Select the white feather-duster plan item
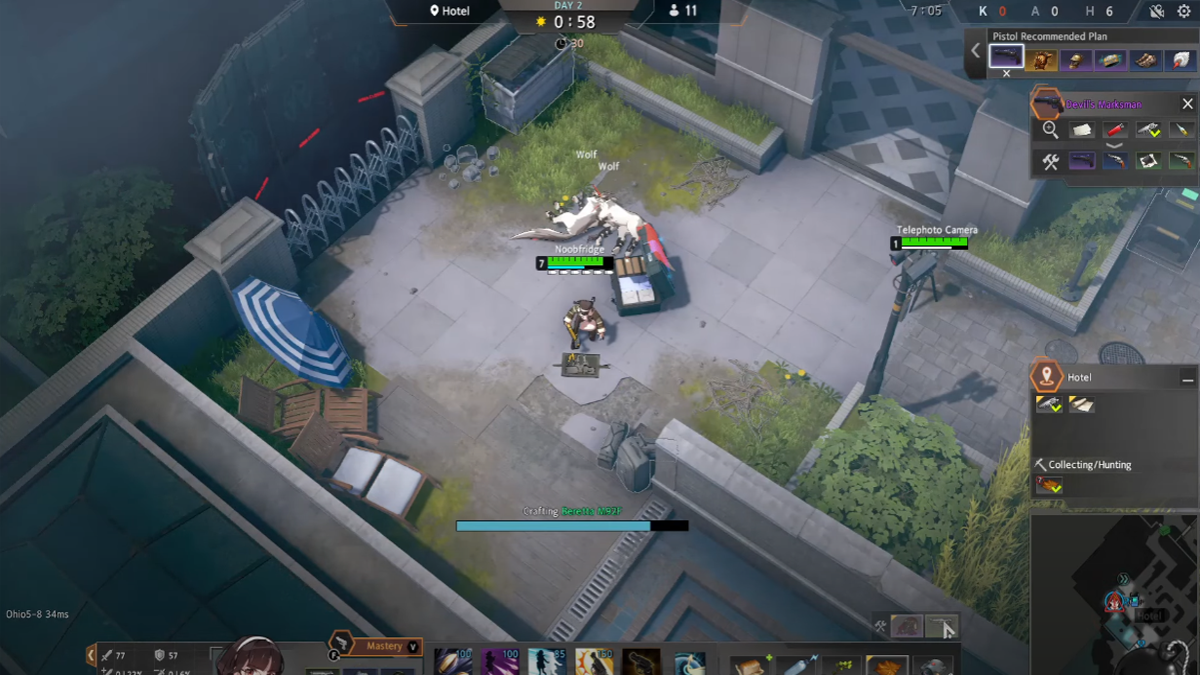Viewport: 1200px width, 675px height. [1179, 60]
